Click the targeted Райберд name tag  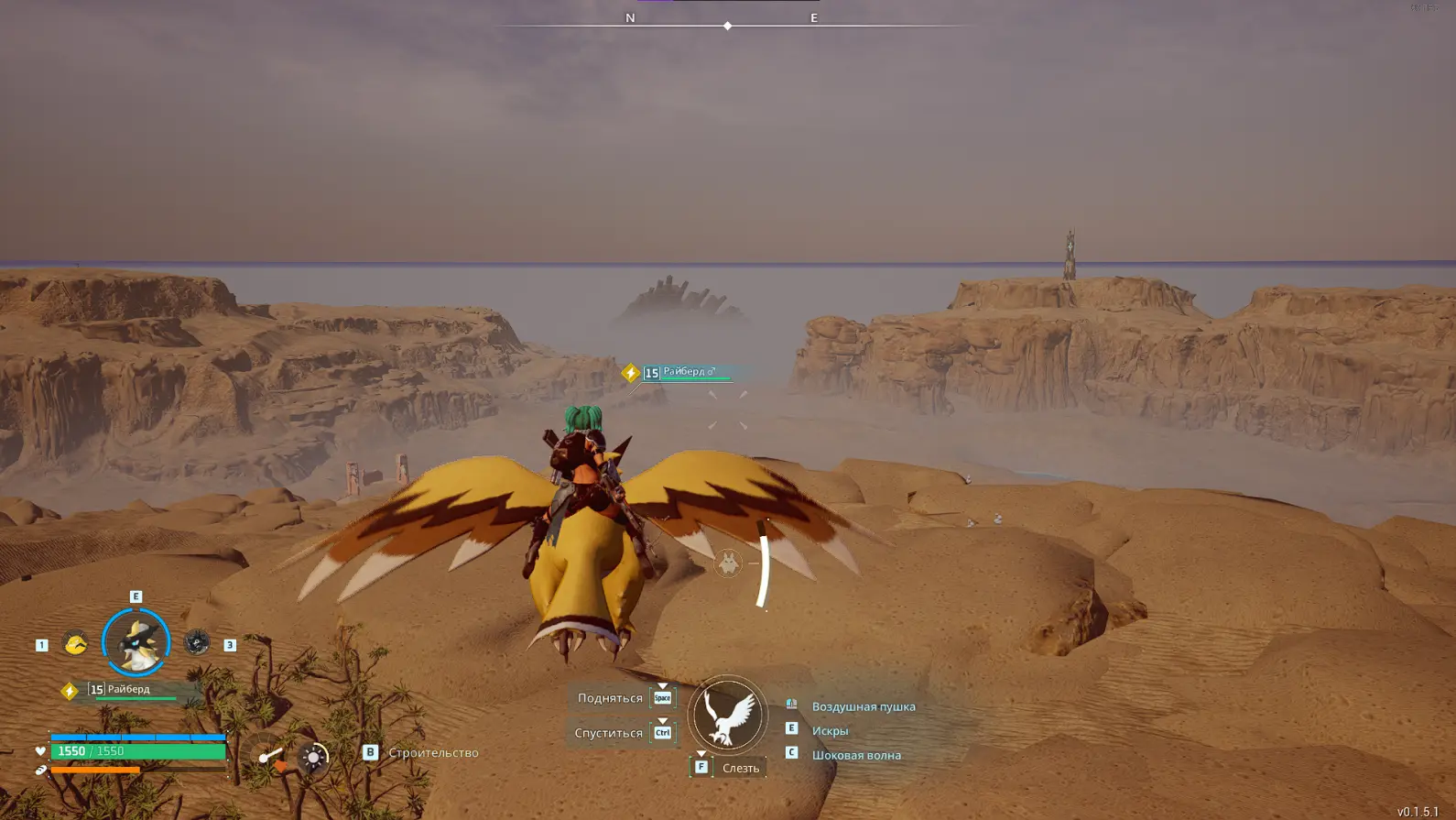688,372
